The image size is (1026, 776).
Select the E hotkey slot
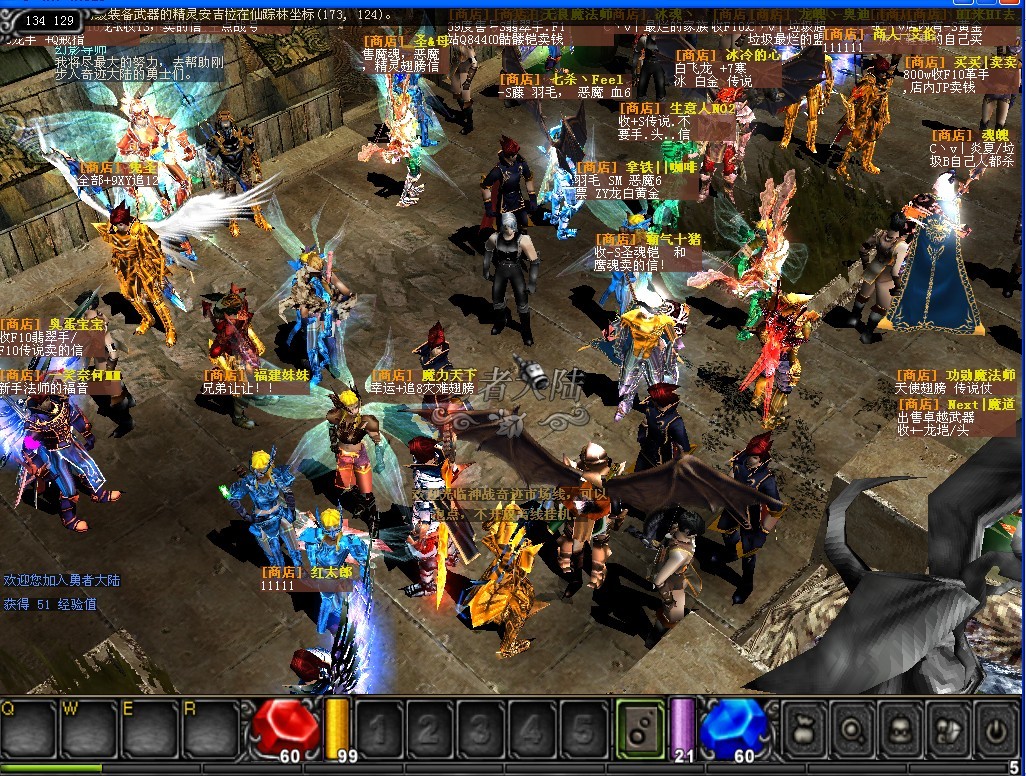click(x=147, y=729)
